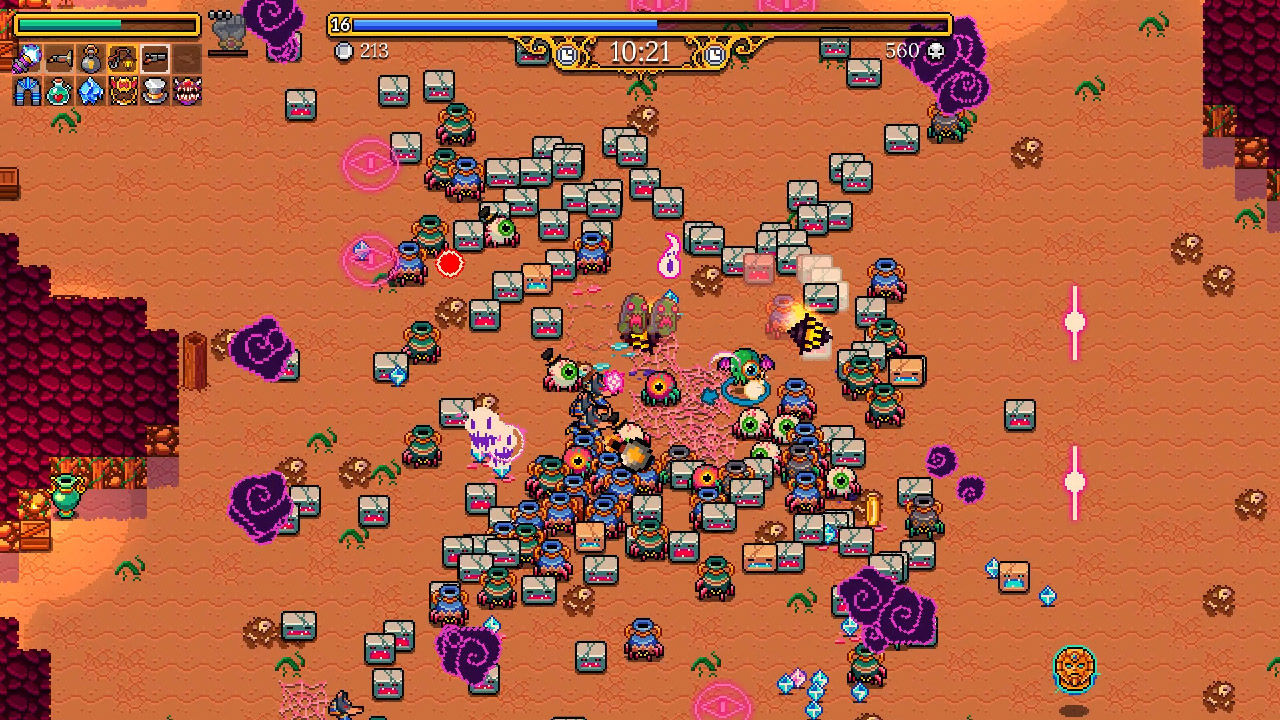
Task: Select the monster maw item icon
Action: [188, 91]
